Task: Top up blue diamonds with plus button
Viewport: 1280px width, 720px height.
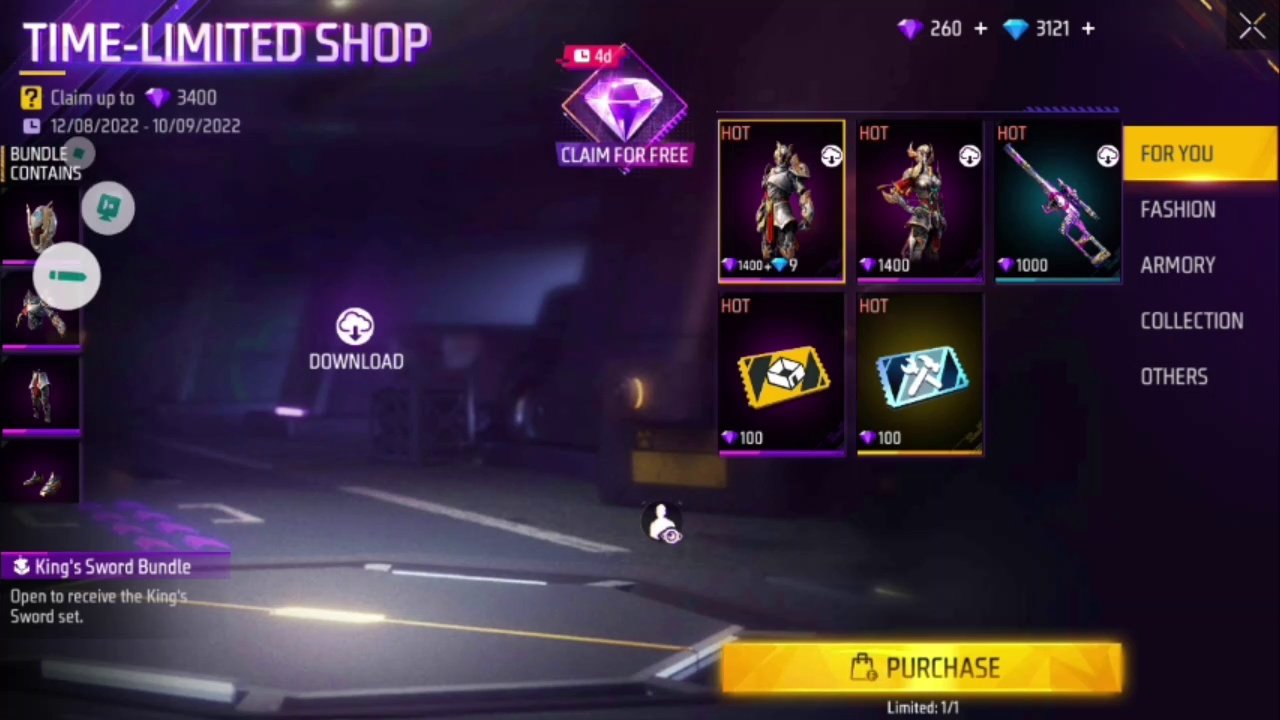Action: tap(1088, 29)
